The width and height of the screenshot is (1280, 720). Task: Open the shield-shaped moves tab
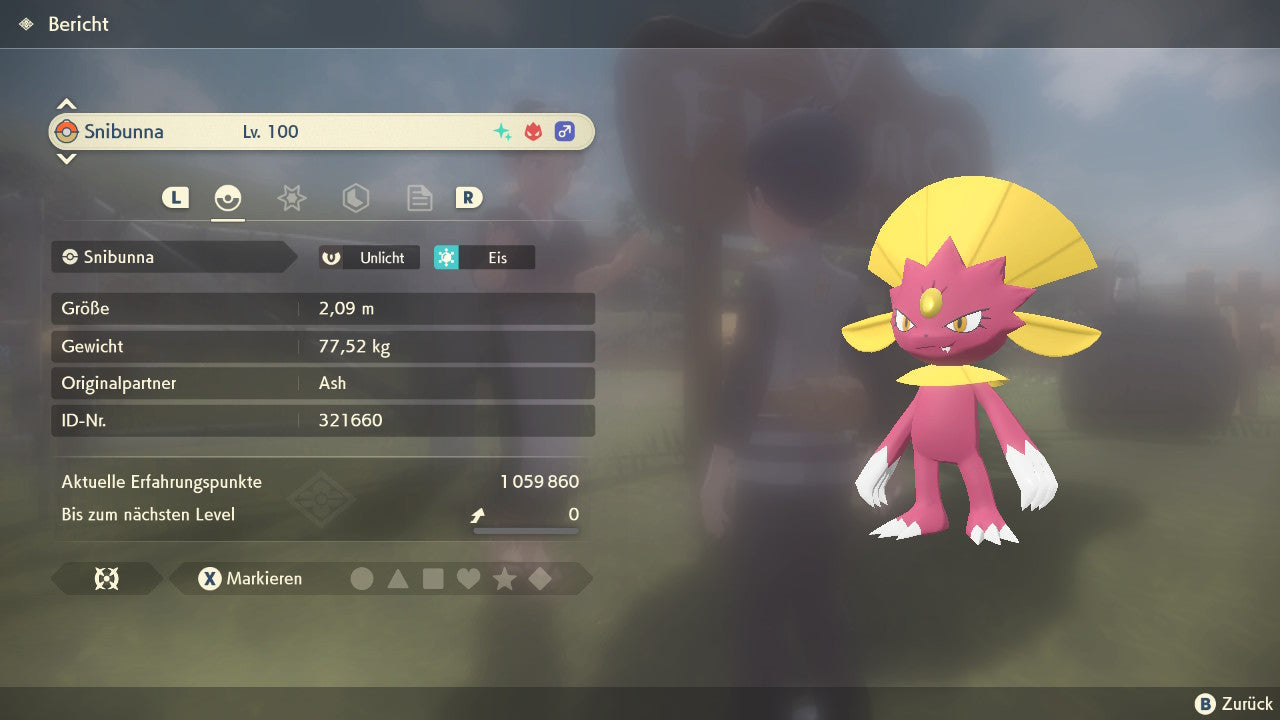pos(355,198)
